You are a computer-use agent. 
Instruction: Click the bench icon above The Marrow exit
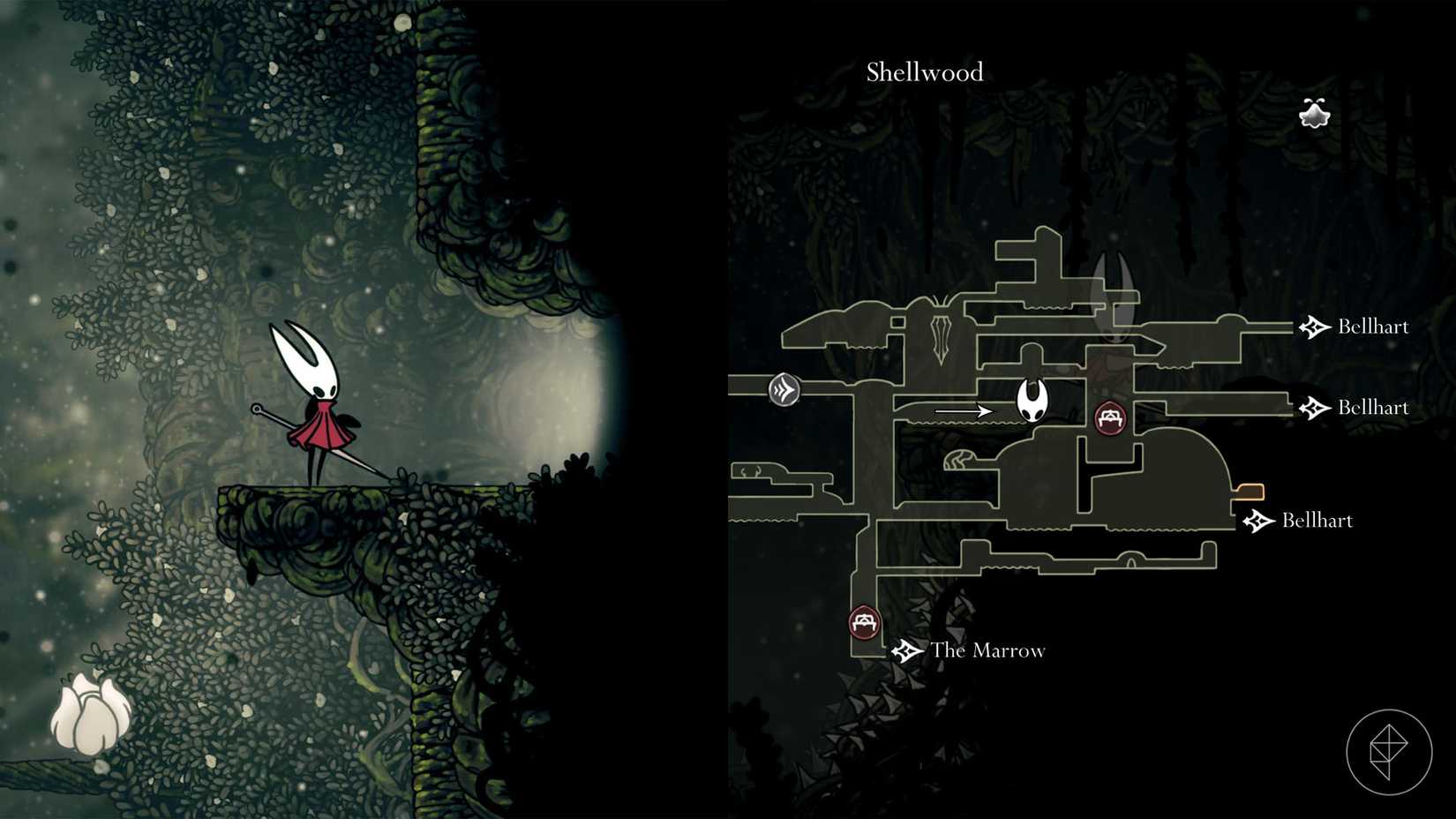click(863, 623)
